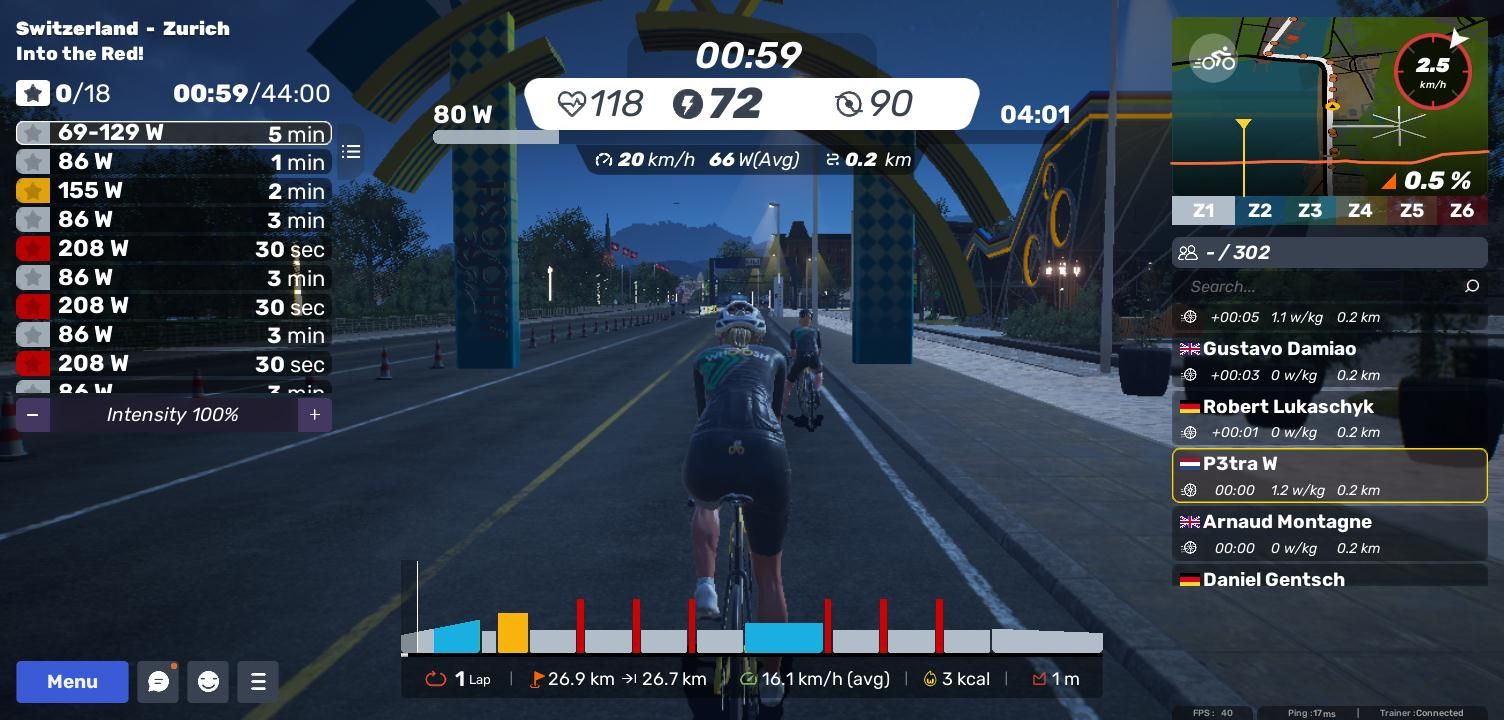Select the 69-129 W five-minute workout block
This screenshot has width=1504, height=720.
pos(173,133)
